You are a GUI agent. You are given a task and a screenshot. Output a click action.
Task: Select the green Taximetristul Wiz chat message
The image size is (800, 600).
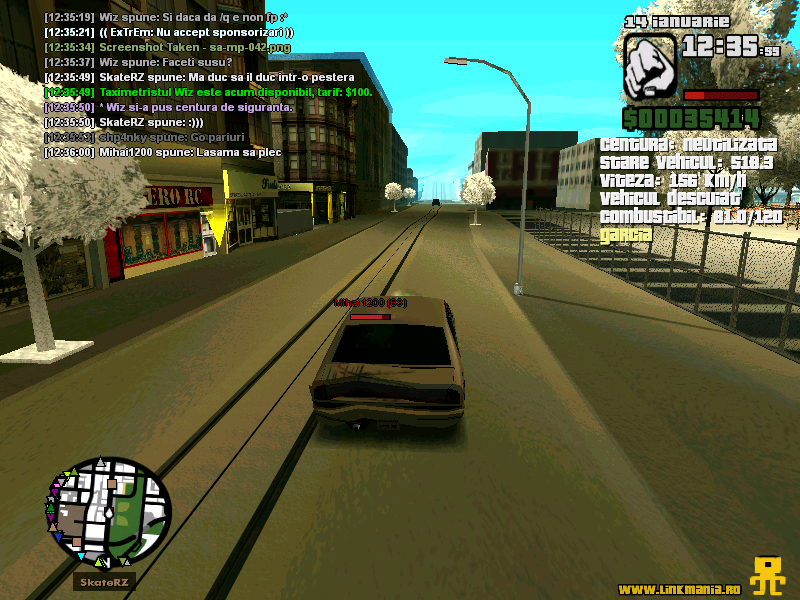(x=208, y=92)
